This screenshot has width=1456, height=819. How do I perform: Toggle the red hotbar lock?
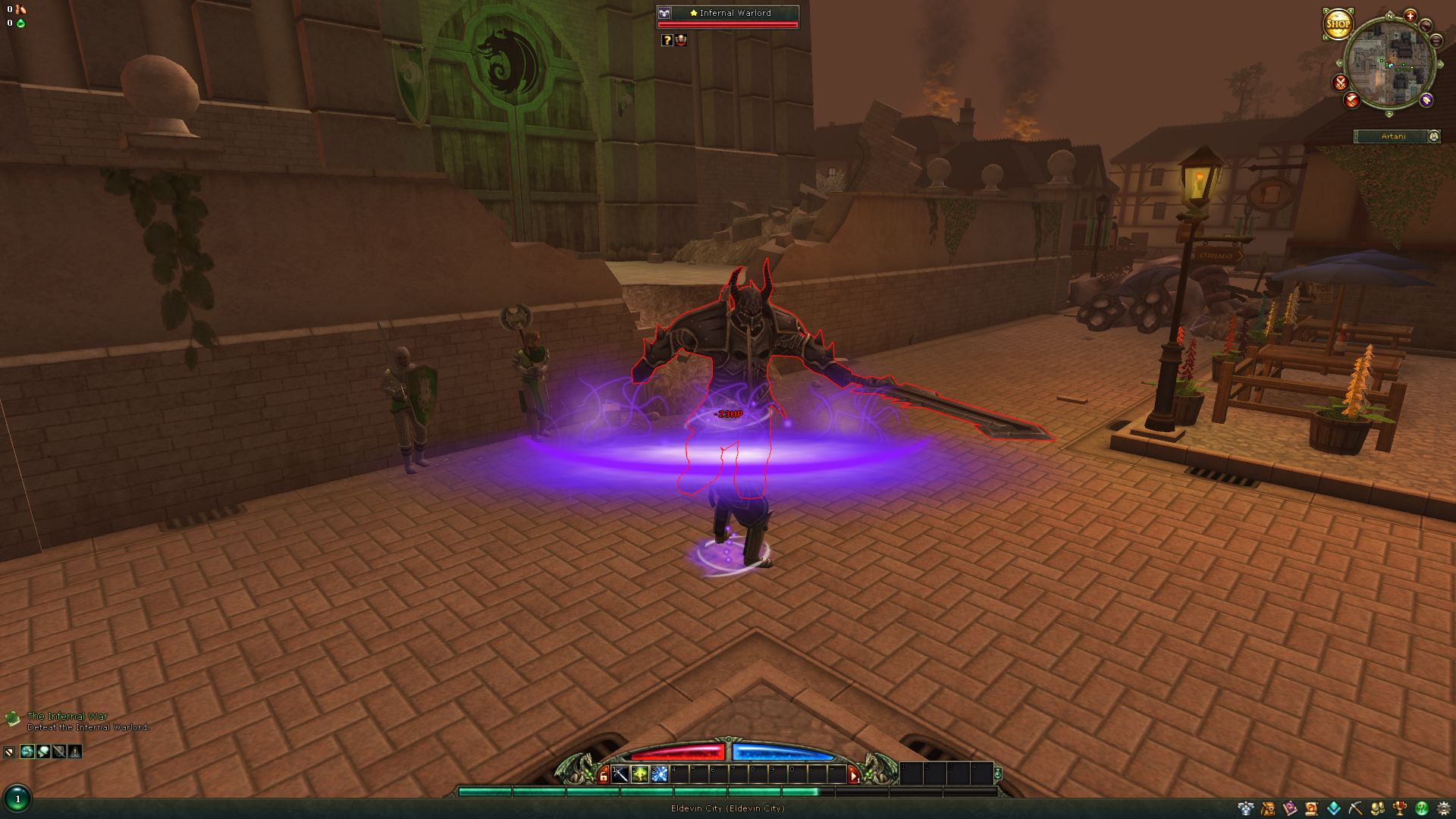click(x=604, y=775)
